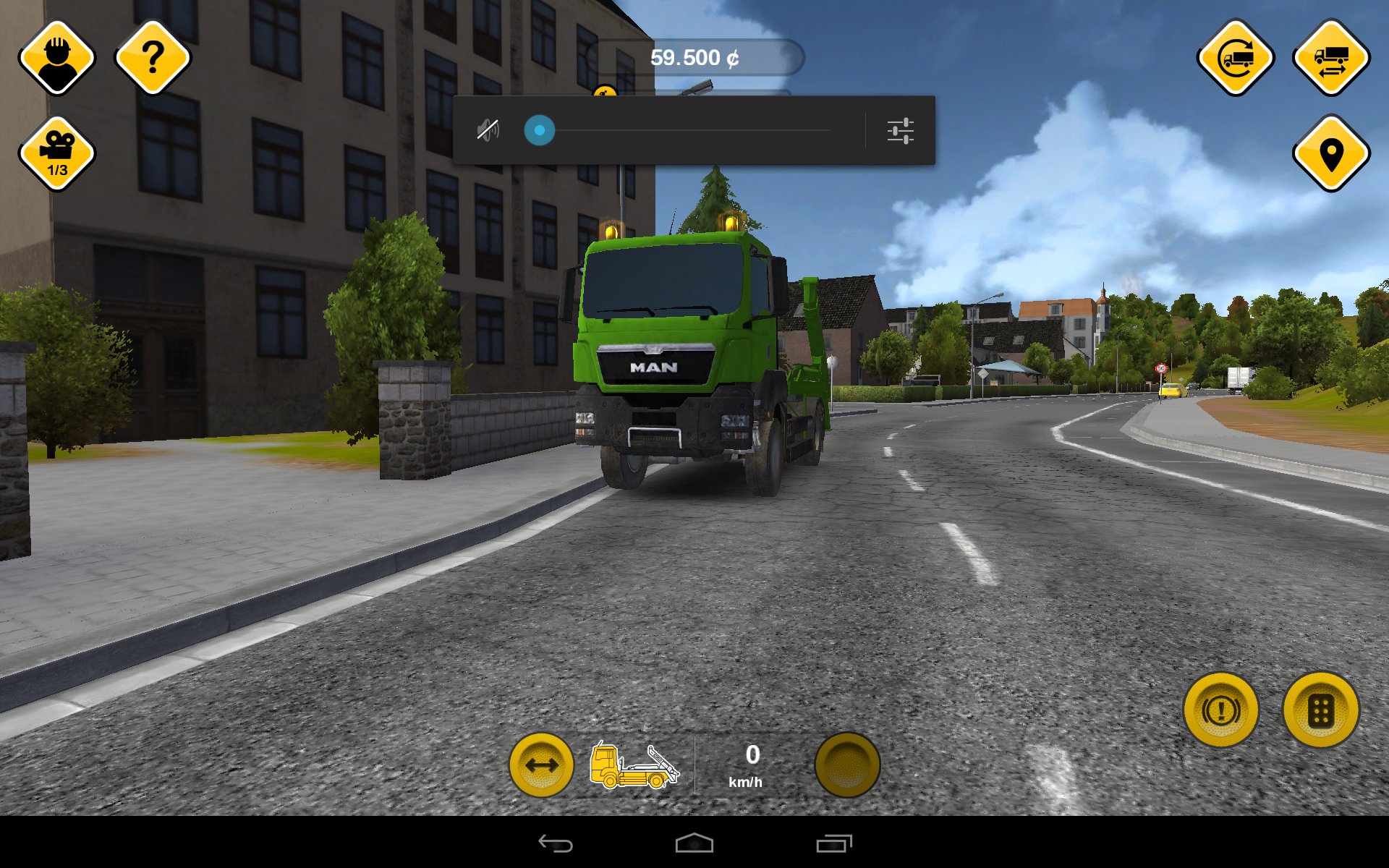Tap the Android back navigation button
This screenshot has height=868, width=1389.
pos(556,843)
